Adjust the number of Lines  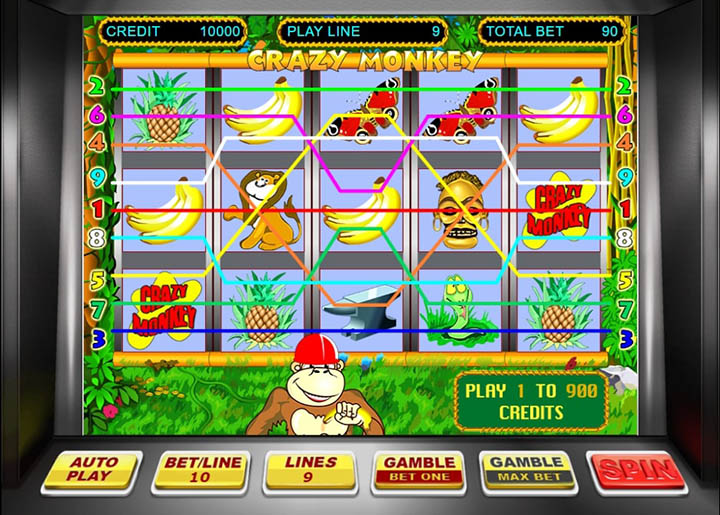pyautogui.click(x=311, y=470)
